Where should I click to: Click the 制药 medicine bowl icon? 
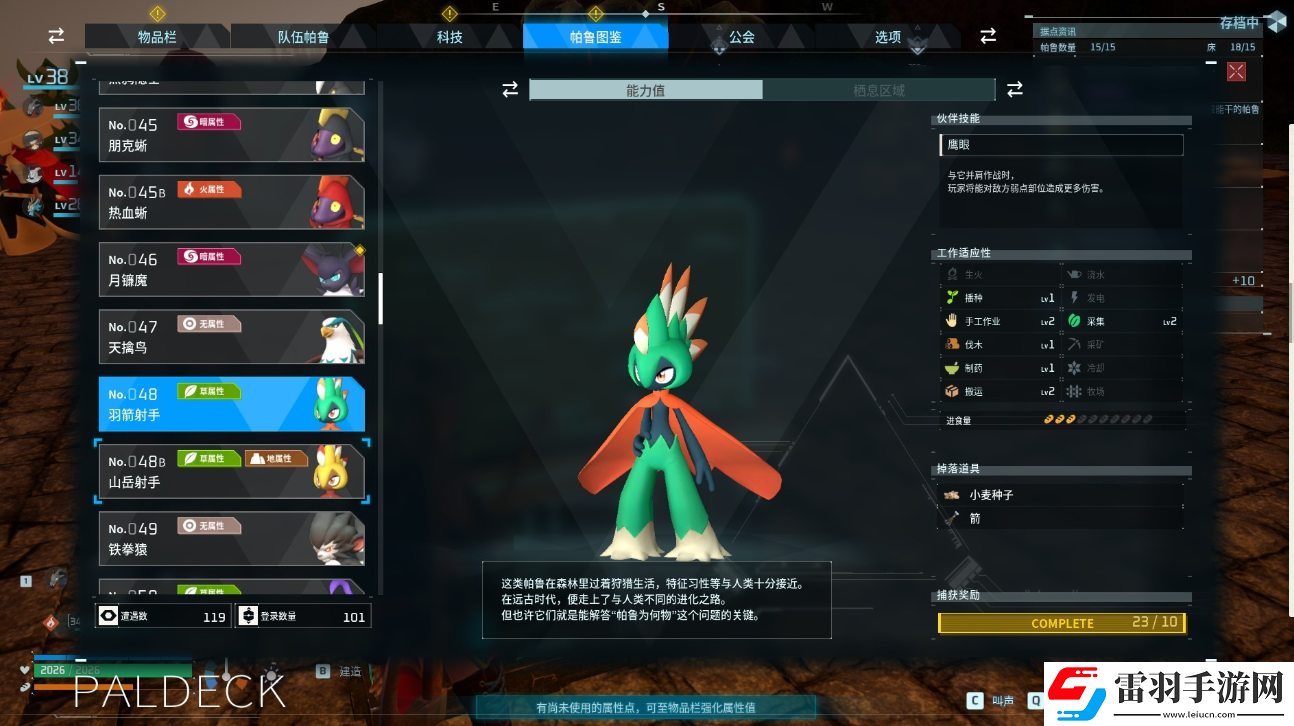coord(952,367)
